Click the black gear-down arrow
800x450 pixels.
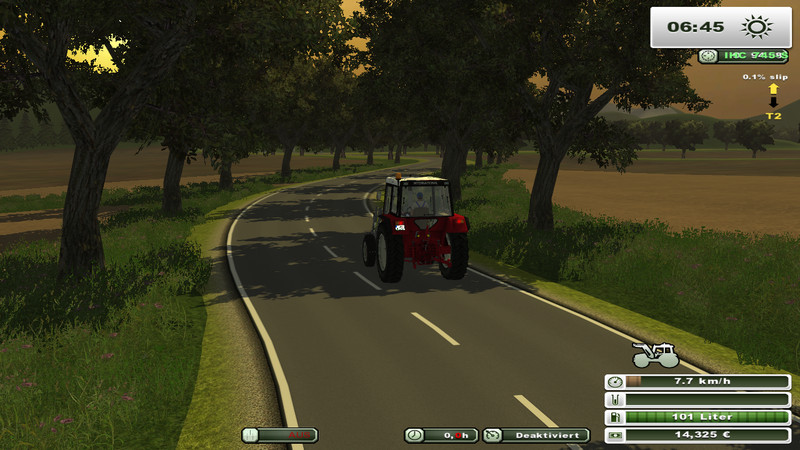773,103
